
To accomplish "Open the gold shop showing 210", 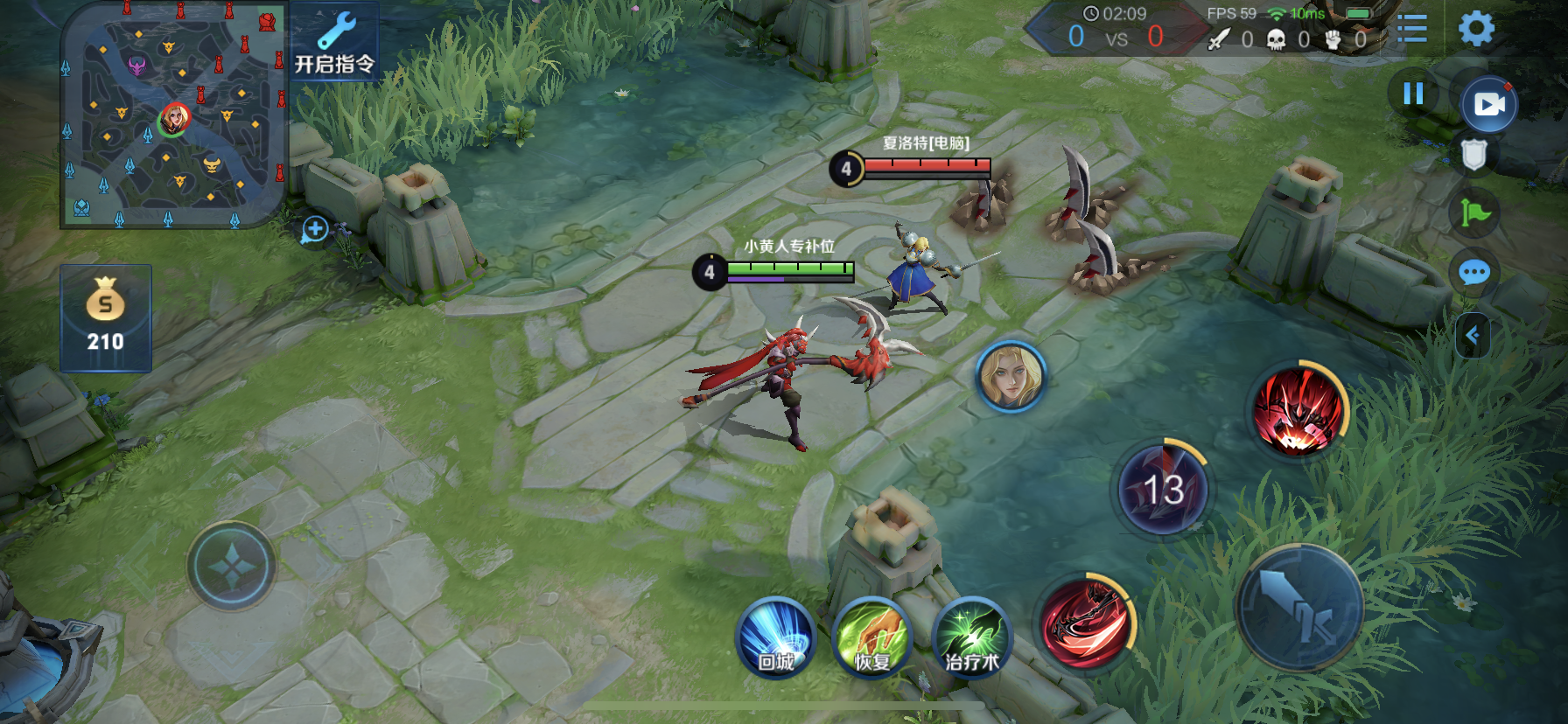I will click(106, 318).
